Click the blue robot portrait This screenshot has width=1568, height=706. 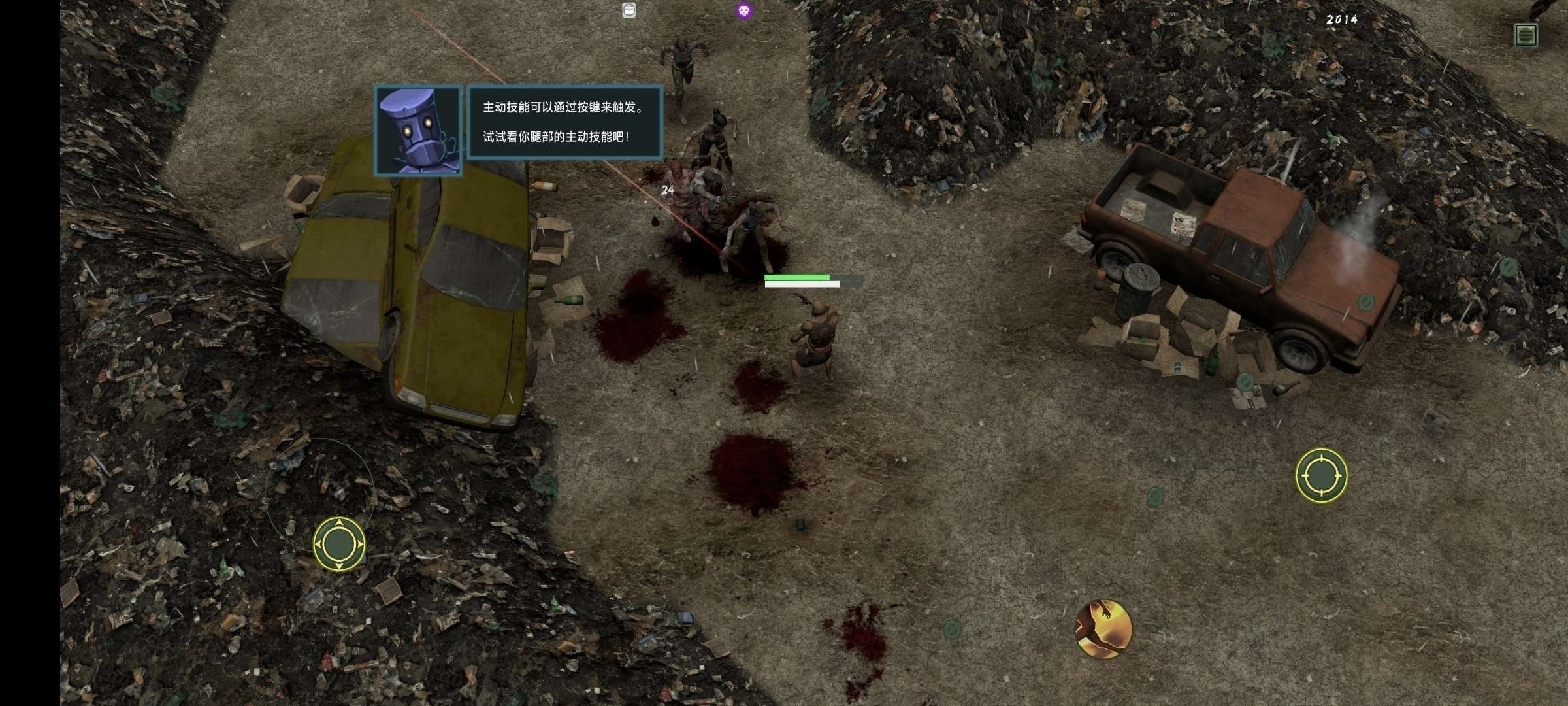point(418,131)
